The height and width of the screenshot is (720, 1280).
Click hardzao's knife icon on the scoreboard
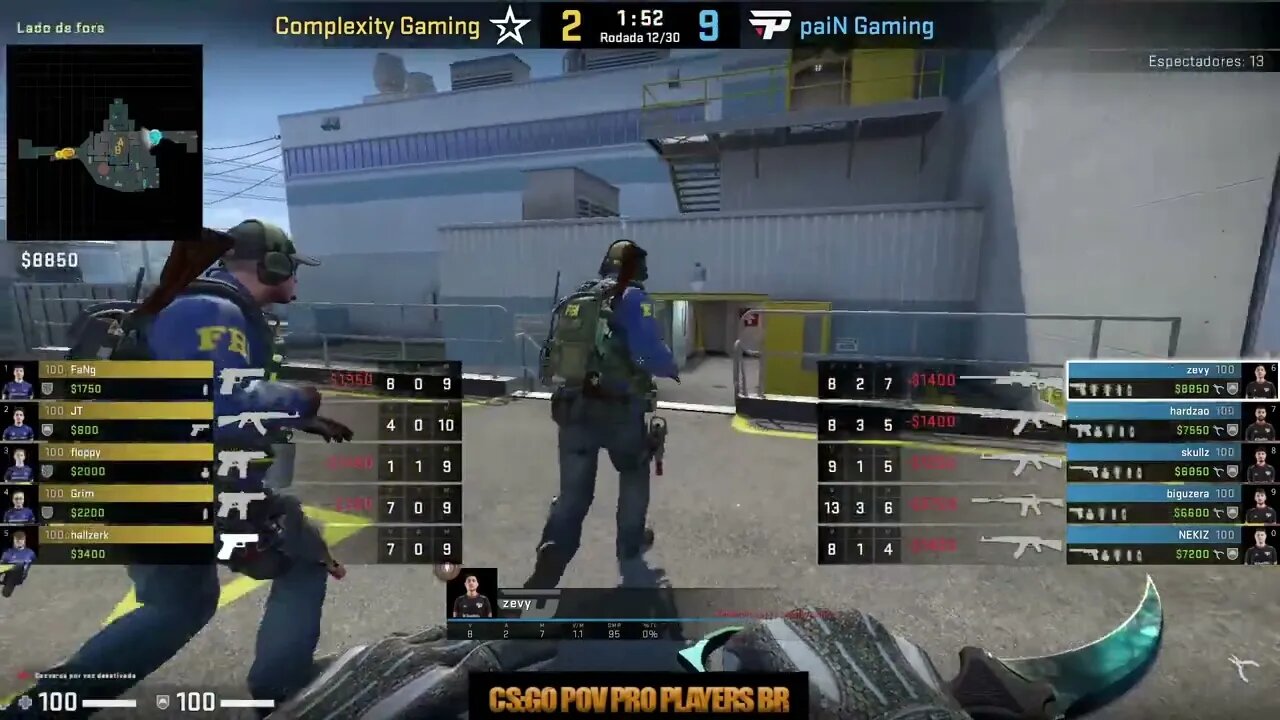[1220, 428]
